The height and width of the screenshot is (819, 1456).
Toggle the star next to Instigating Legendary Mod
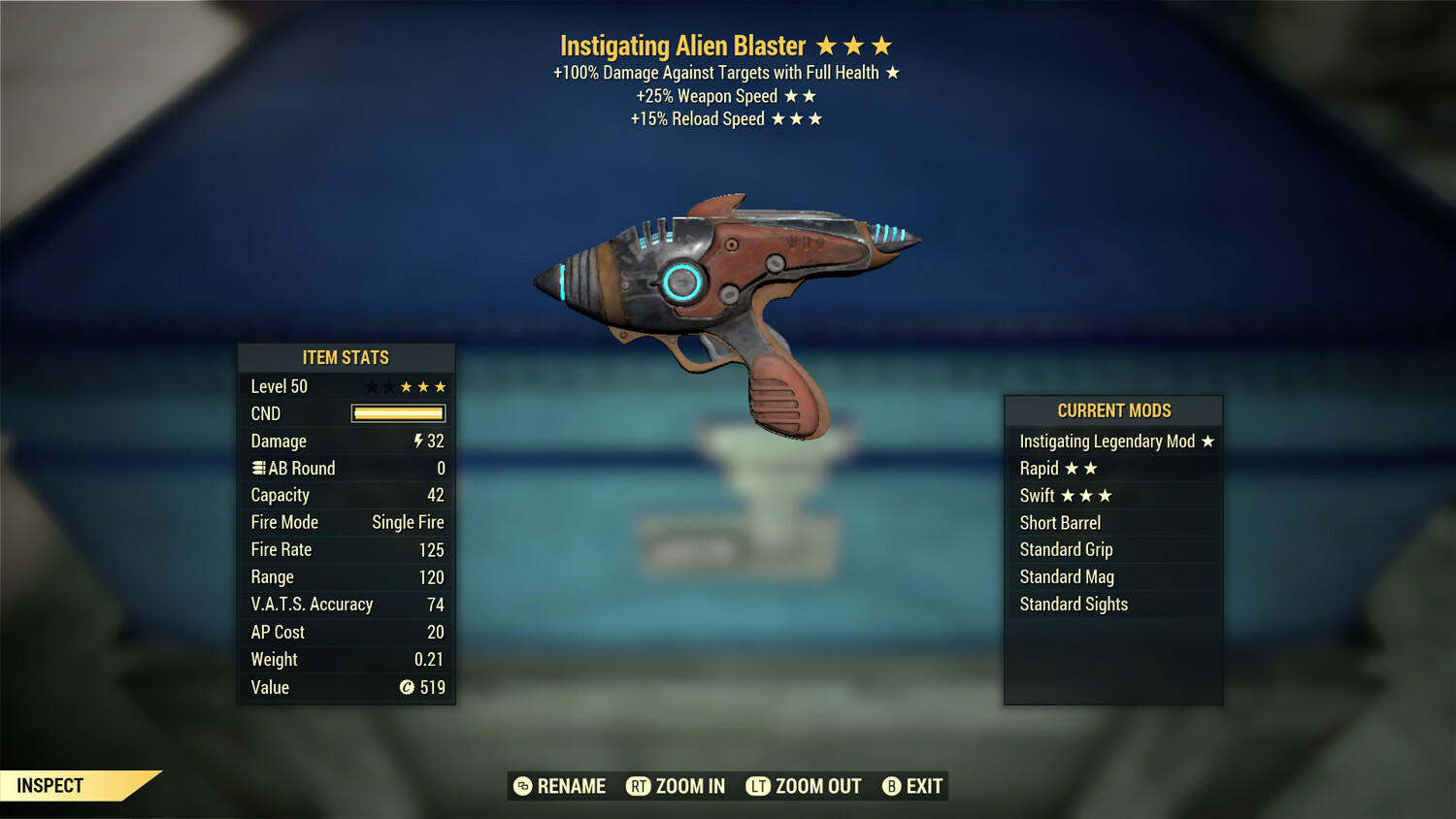coord(1208,441)
